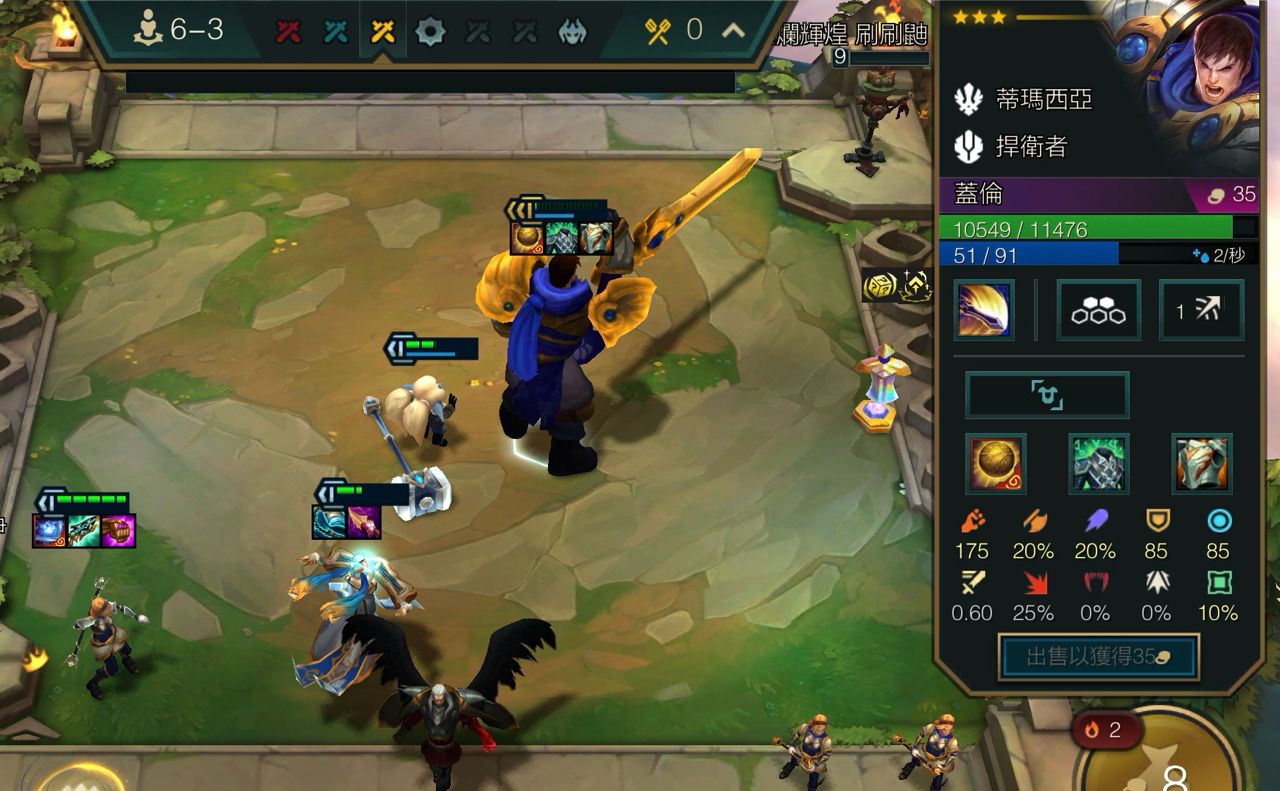This screenshot has width=1280, height=791.
Task: Sell Garen using the 出售以獲得35 button
Action: 1098,656
